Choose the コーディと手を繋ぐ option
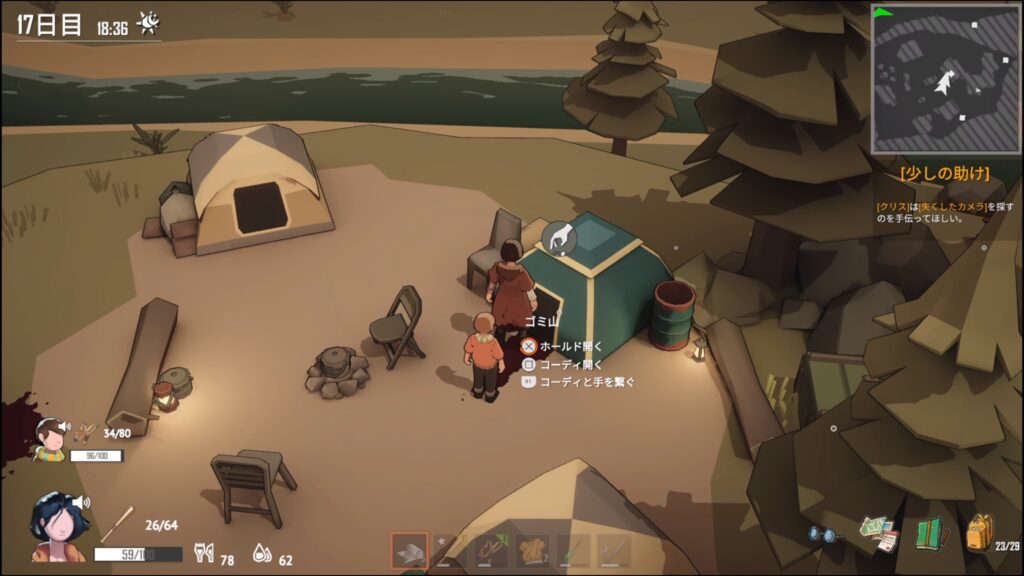This screenshot has width=1024, height=576. (586, 382)
